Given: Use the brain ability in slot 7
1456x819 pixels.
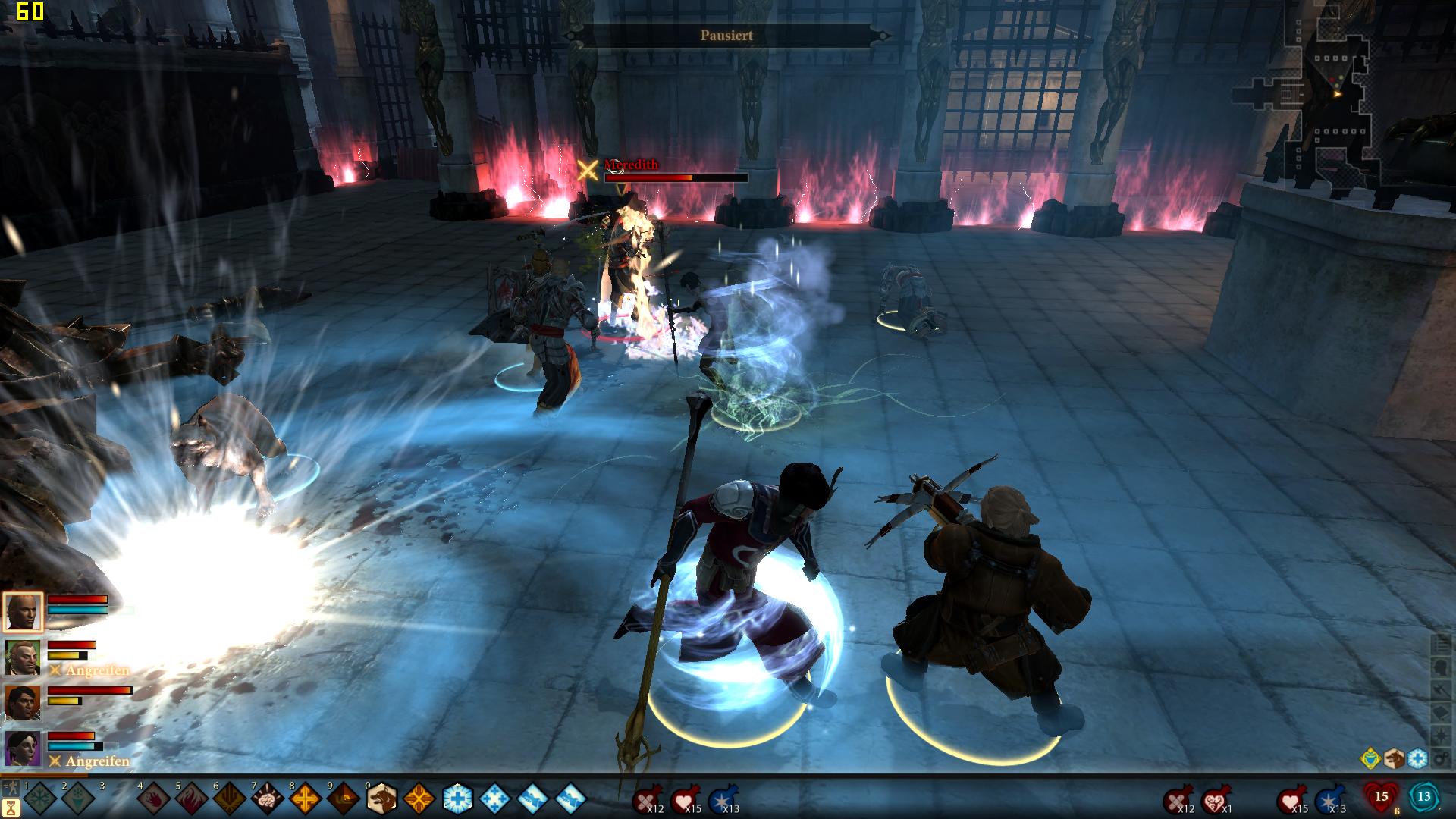Looking at the screenshot, I should point(267,799).
